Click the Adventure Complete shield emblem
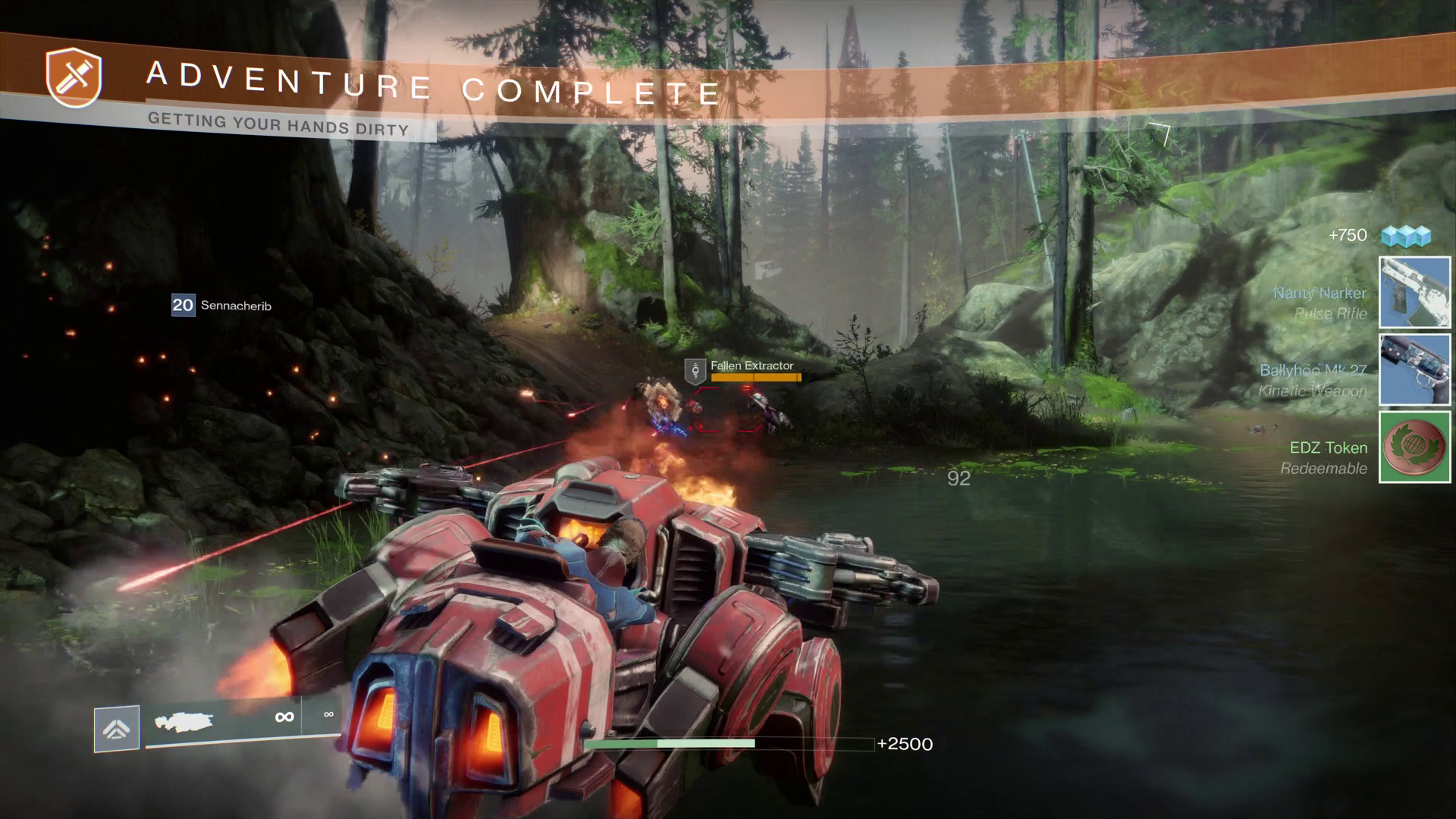Screen dimensions: 1456x819 click(x=74, y=77)
